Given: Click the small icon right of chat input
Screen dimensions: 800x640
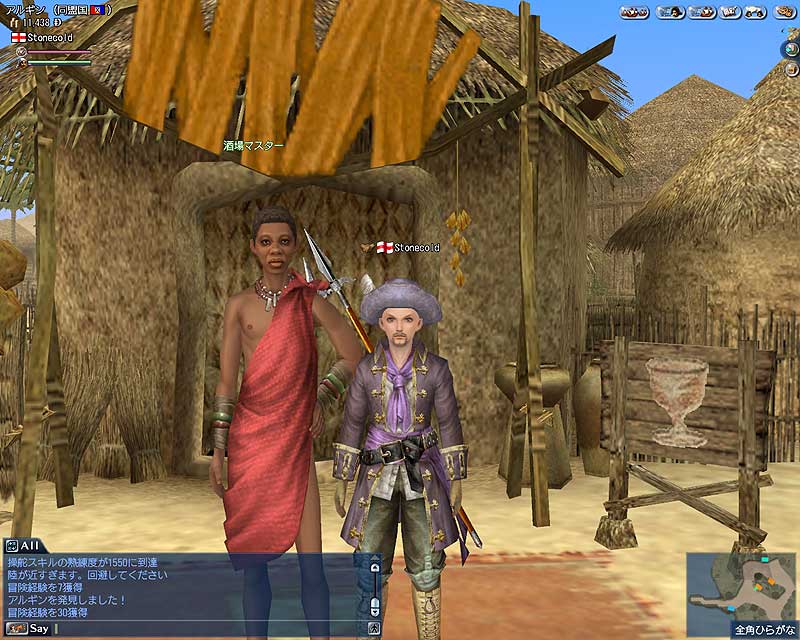Looking at the screenshot, I should pyautogui.click(x=375, y=629).
